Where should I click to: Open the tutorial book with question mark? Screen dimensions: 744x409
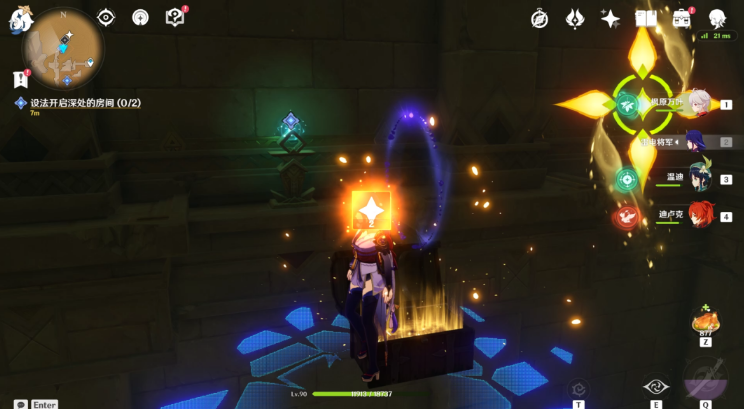pos(175,18)
